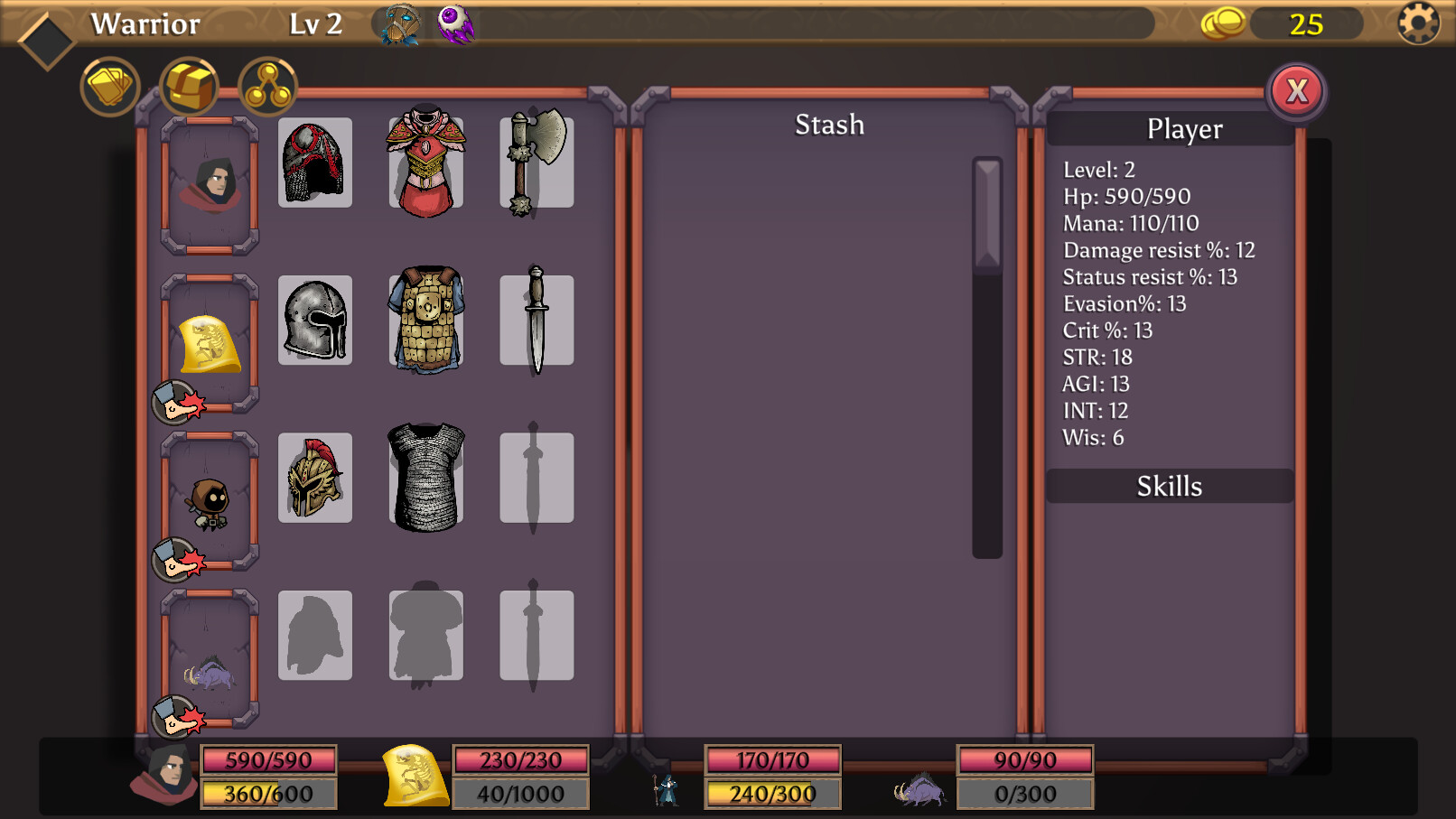1456x819 pixels.
Task: Expand the Warrior class header
Action: 145,24
